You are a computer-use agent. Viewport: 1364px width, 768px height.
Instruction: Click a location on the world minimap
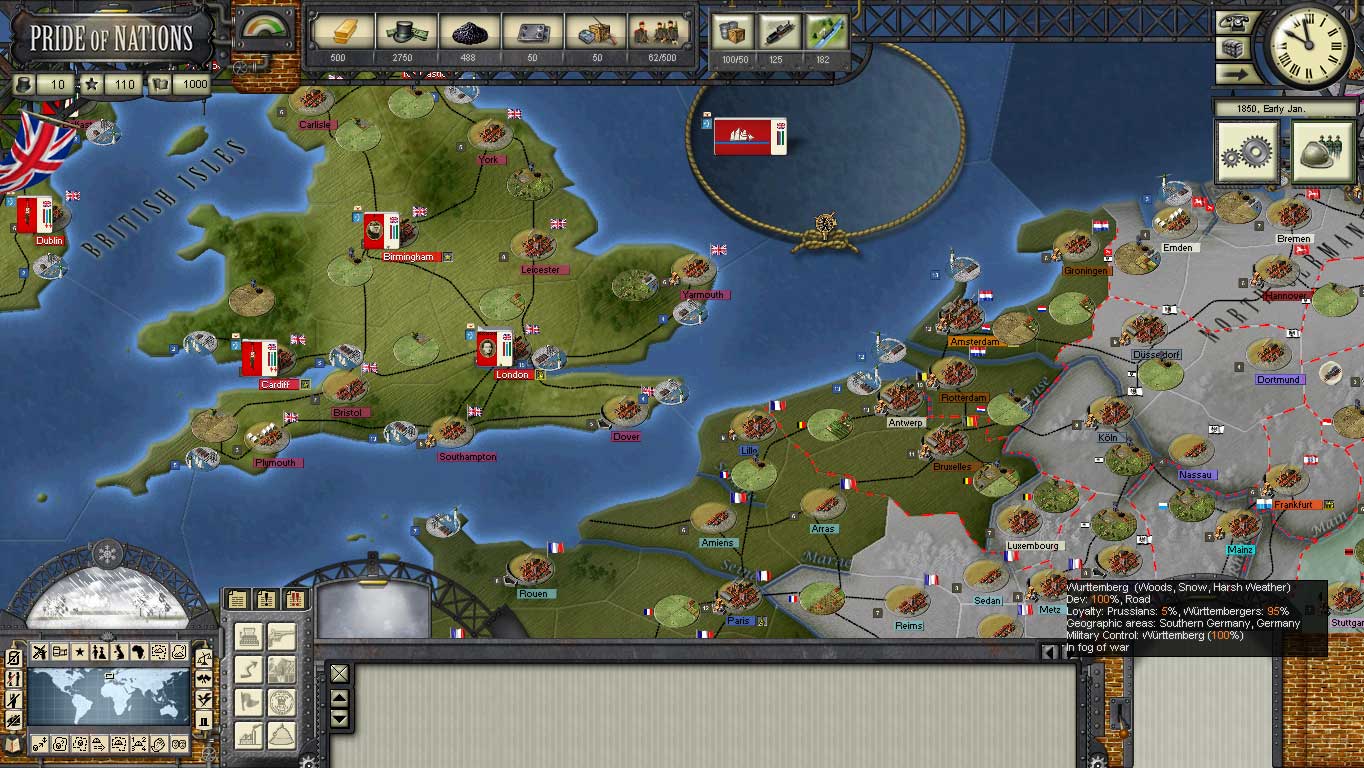108,697
